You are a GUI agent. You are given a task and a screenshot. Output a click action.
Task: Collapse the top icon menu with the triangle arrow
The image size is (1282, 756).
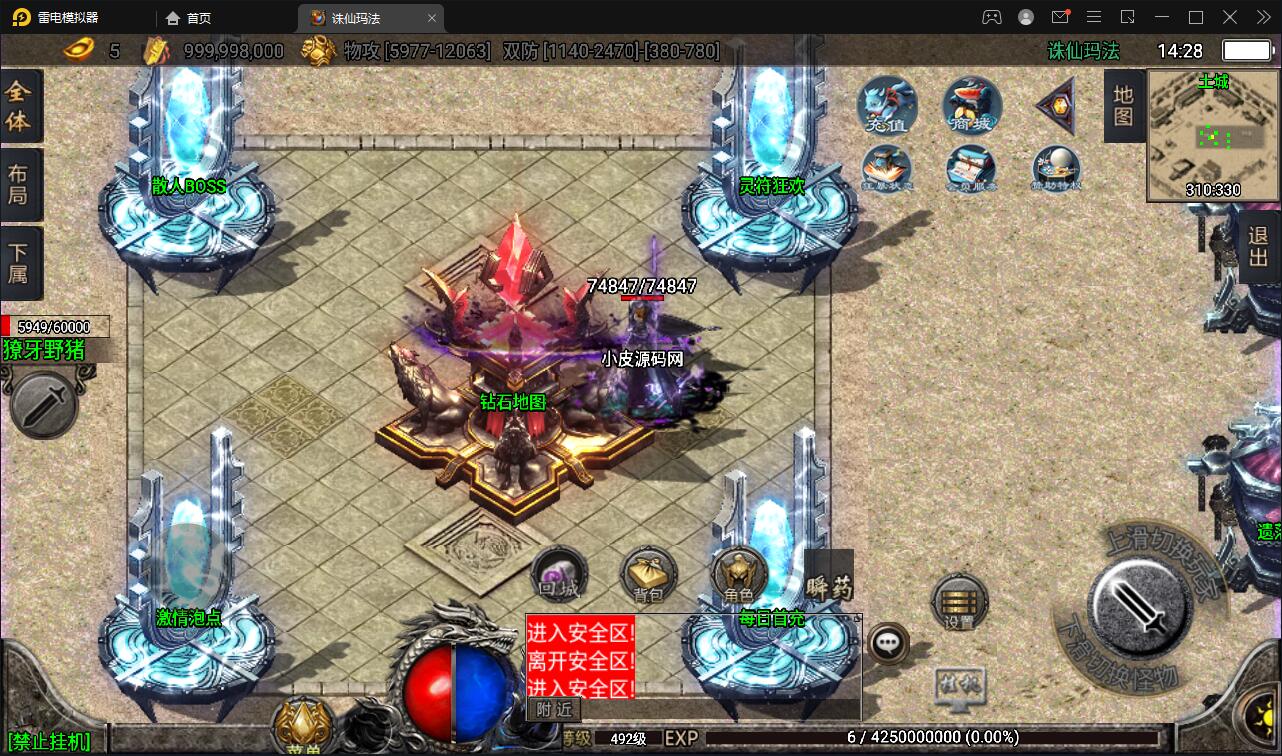coord(1055,105)
